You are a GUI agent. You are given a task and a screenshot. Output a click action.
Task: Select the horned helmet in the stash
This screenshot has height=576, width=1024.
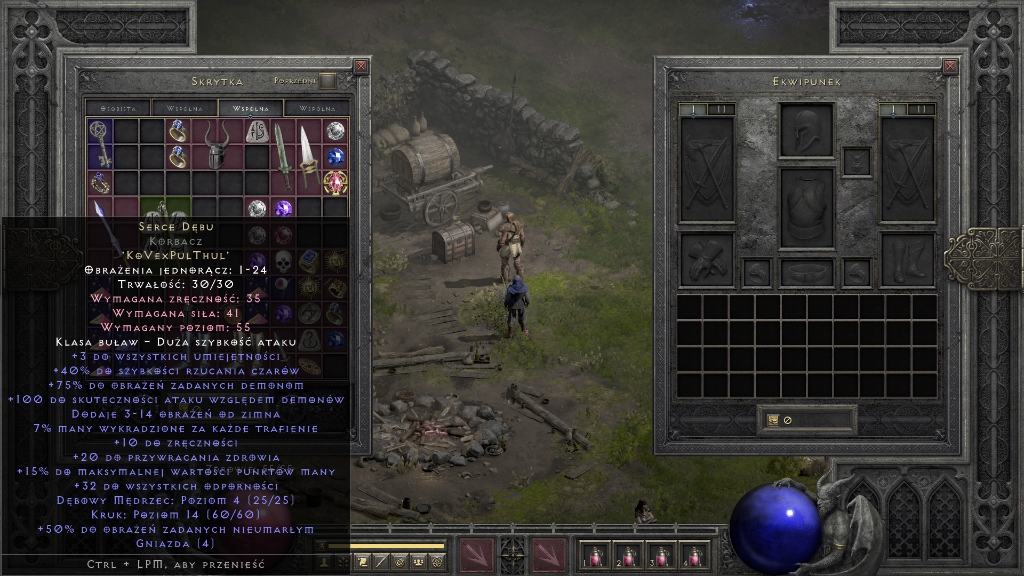point(218,145)
